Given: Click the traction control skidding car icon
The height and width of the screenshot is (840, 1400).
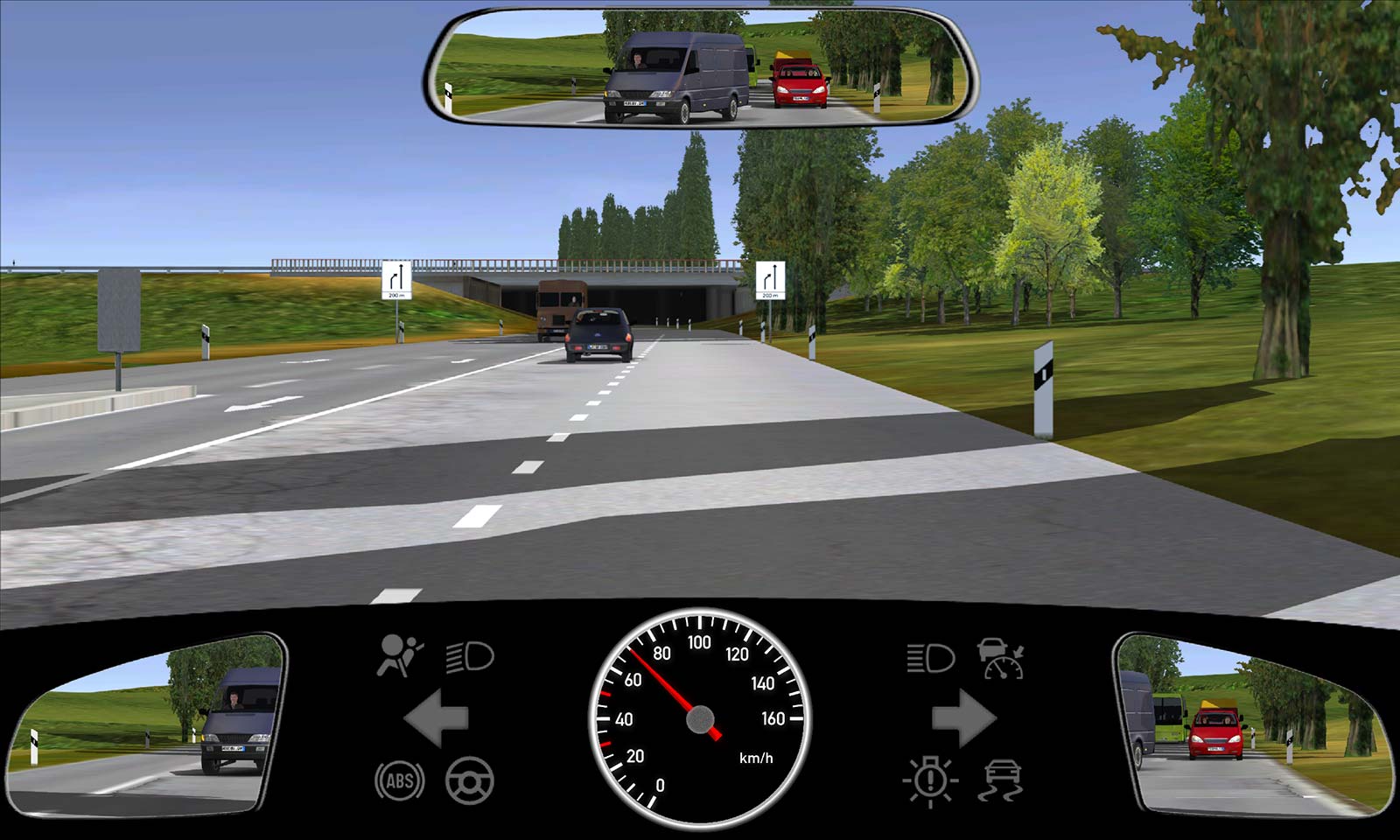Looking at the screenshot, I should [x=1001, y=780].
